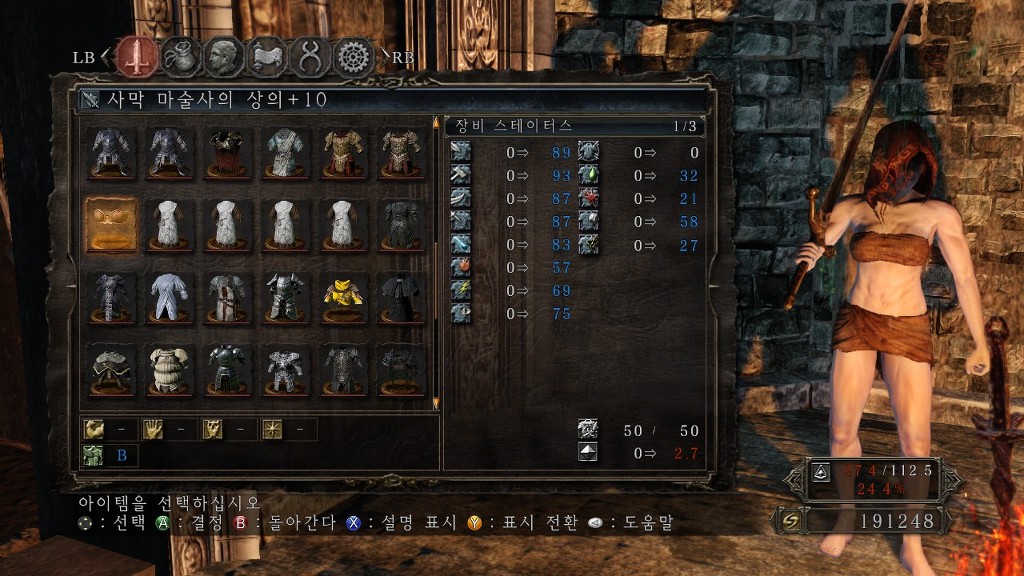This screenshot has height=576, width=1024.
Task: Switch to the gestures figure tab
Action: pos(311,56)
